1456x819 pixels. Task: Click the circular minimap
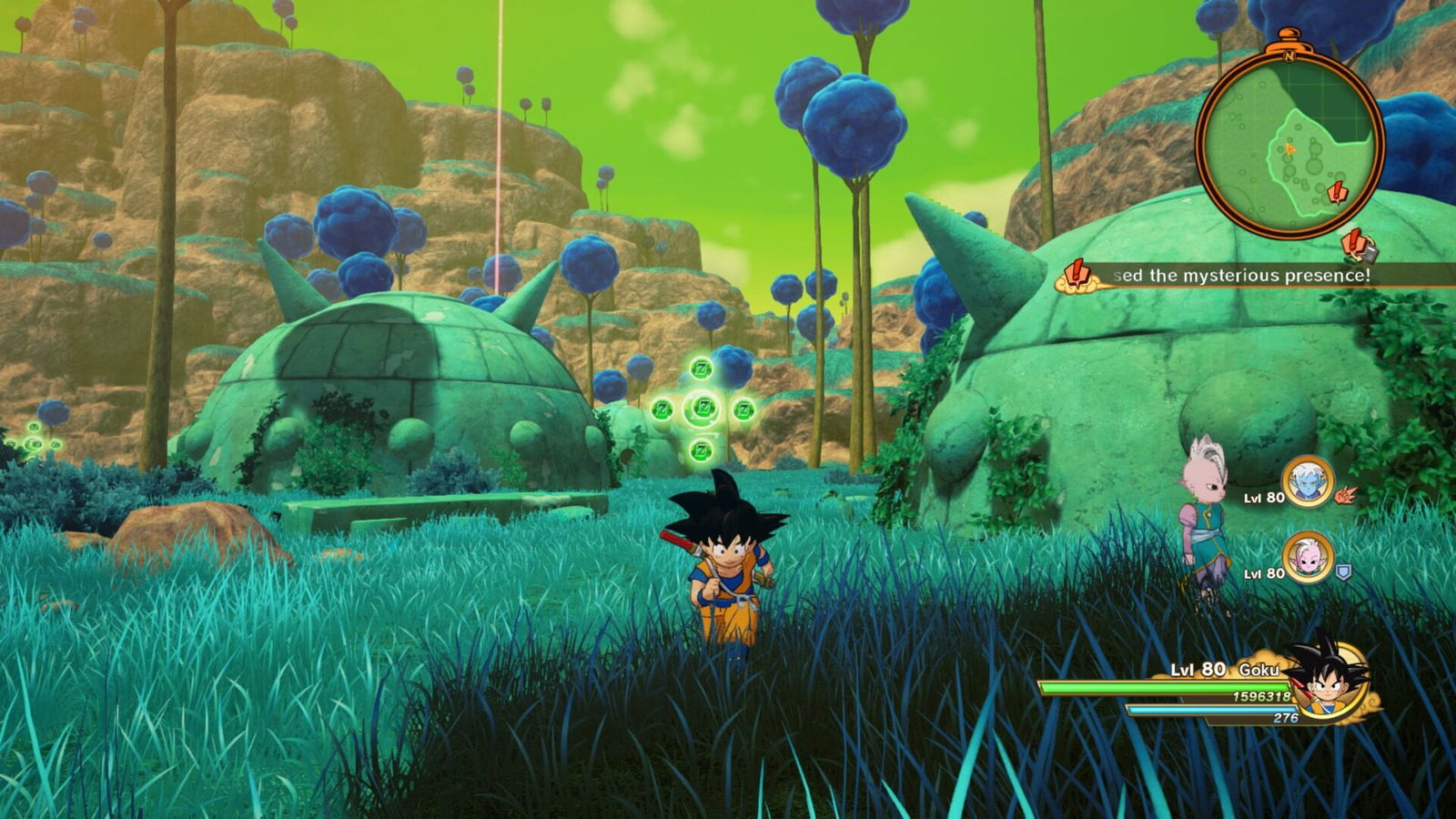[x=1289, y=145]
